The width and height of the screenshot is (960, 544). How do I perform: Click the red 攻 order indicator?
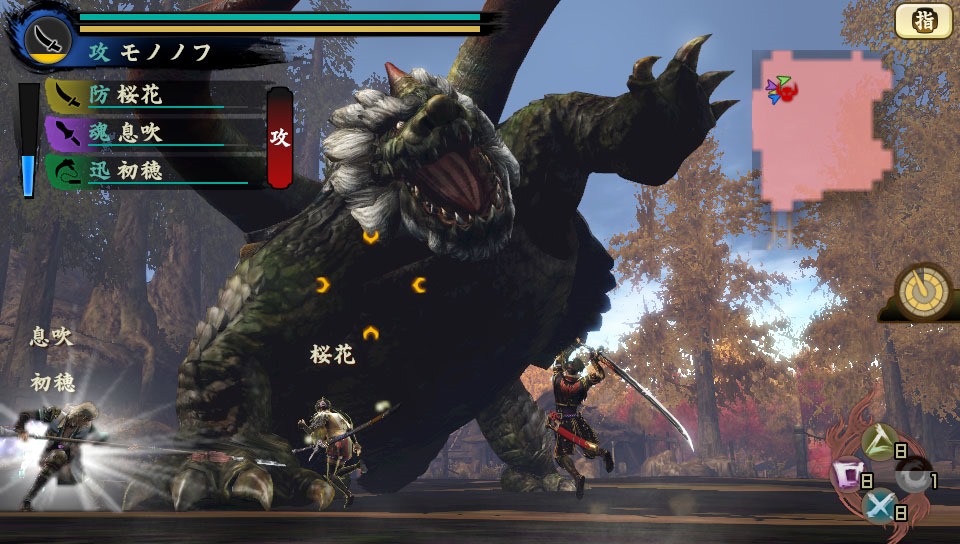click(280, 137)
